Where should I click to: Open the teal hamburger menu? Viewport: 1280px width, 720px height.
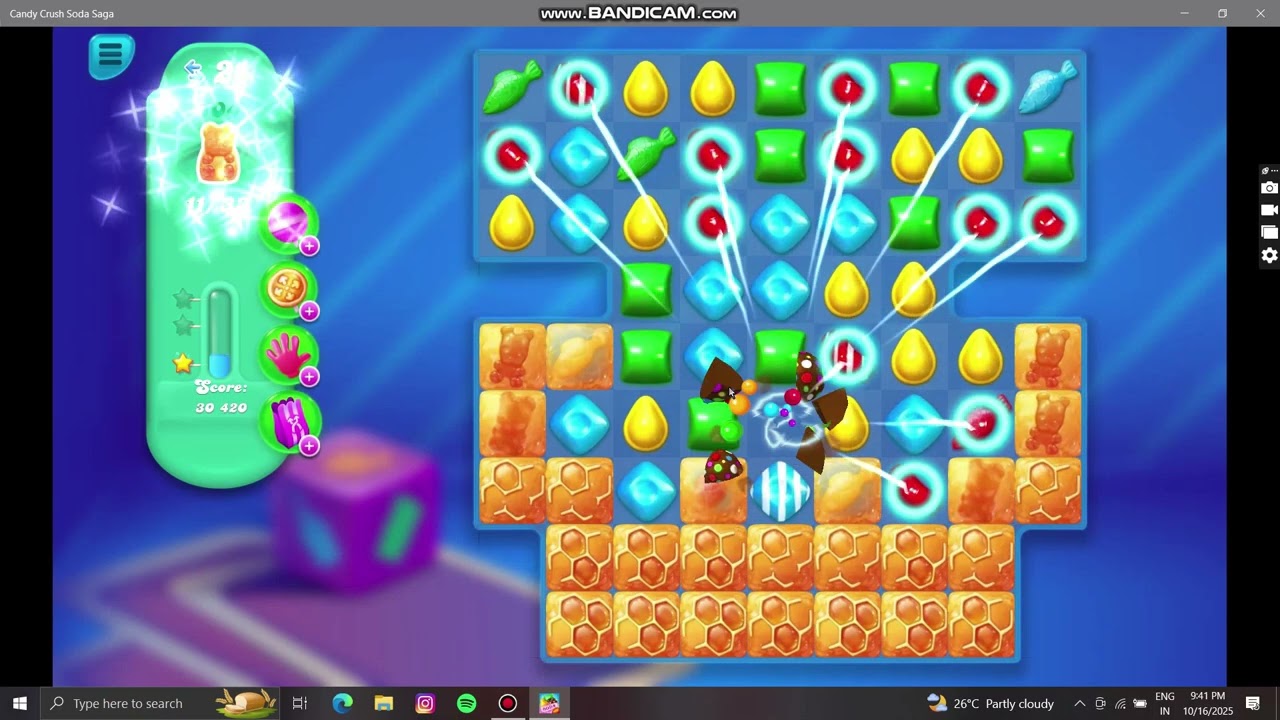(x=110, y=55)
